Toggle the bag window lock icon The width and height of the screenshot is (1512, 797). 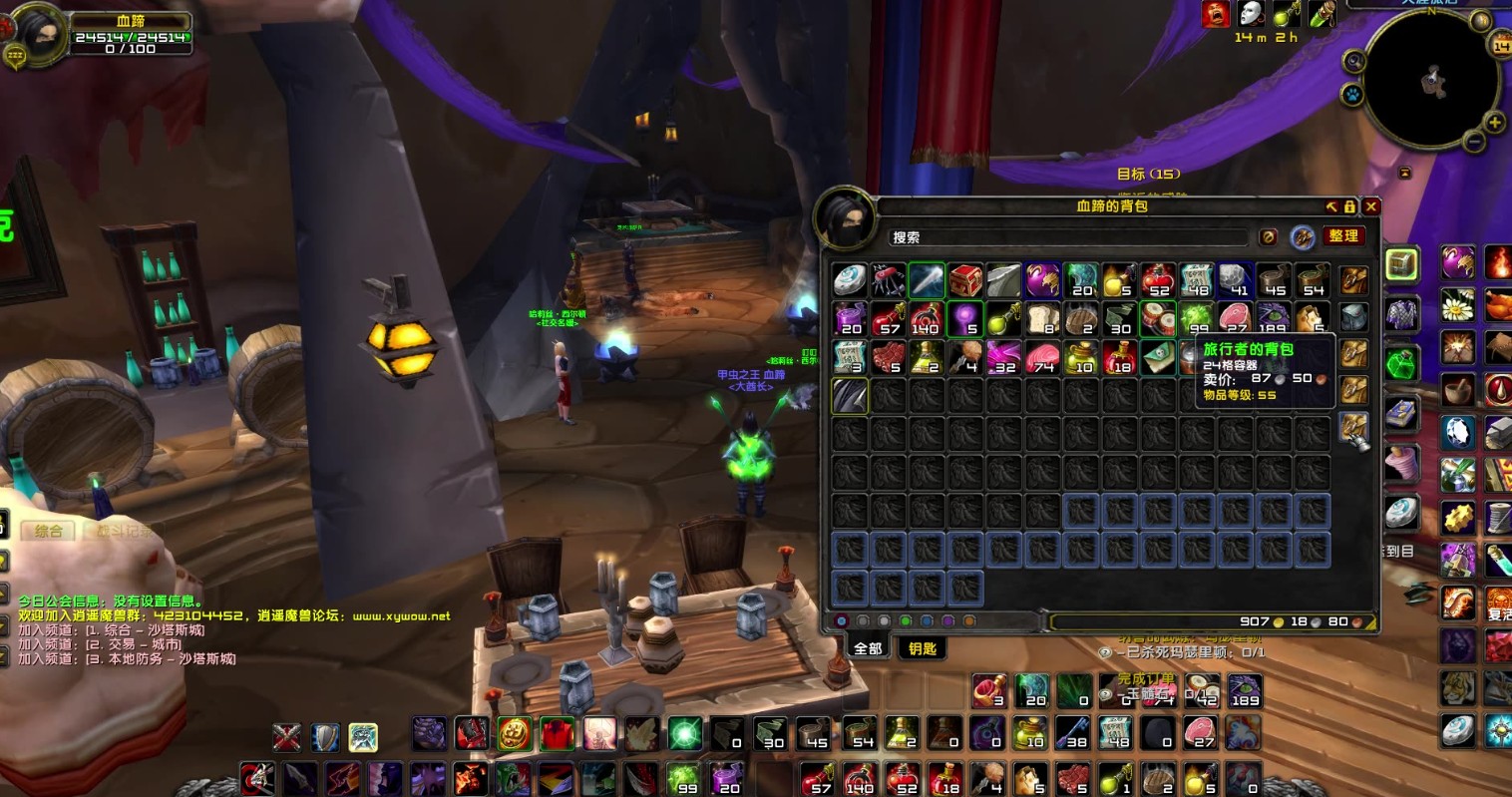tap(1349, 206)
